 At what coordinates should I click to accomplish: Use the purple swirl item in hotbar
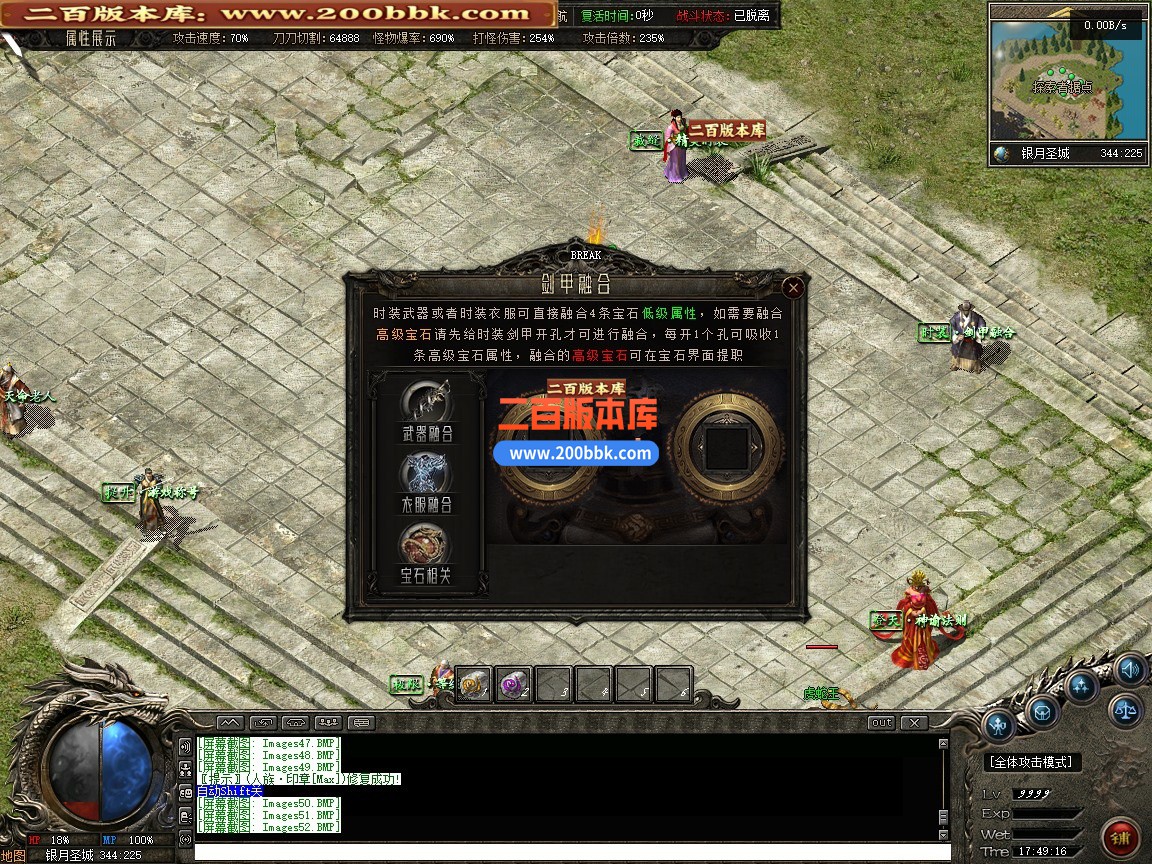click(514, 685)
